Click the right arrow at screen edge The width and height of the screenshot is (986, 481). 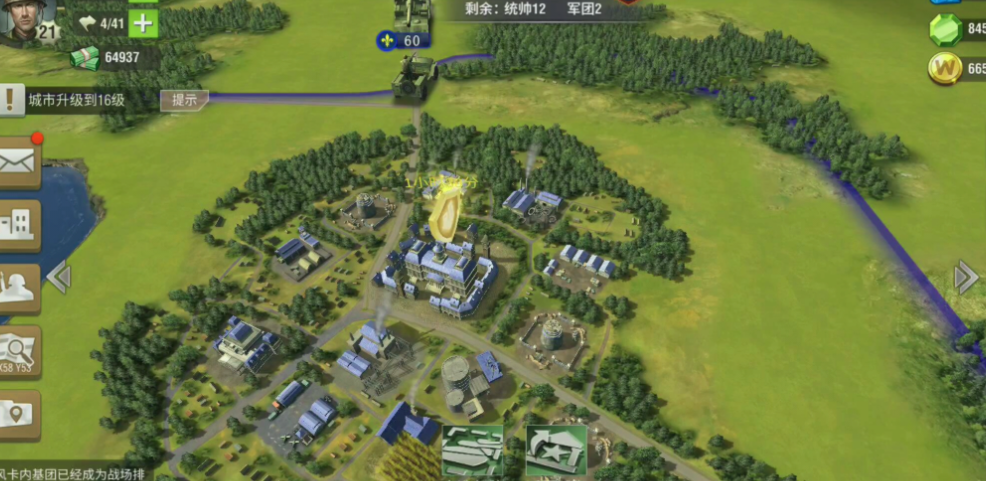[966, 277]
